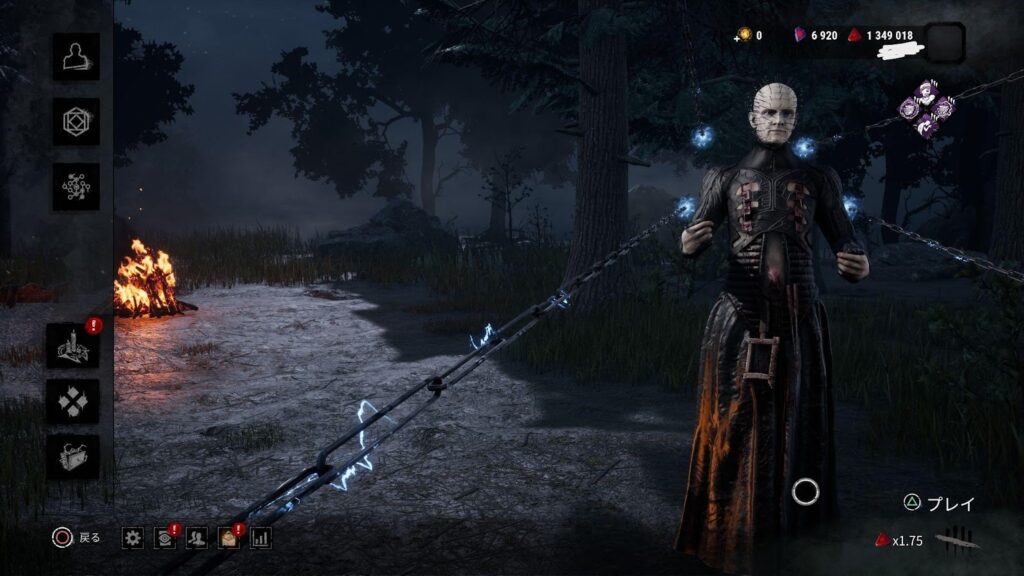1024x576 pixels.
Task: Open the loadout icon with nested square
Action: (76, 122)
